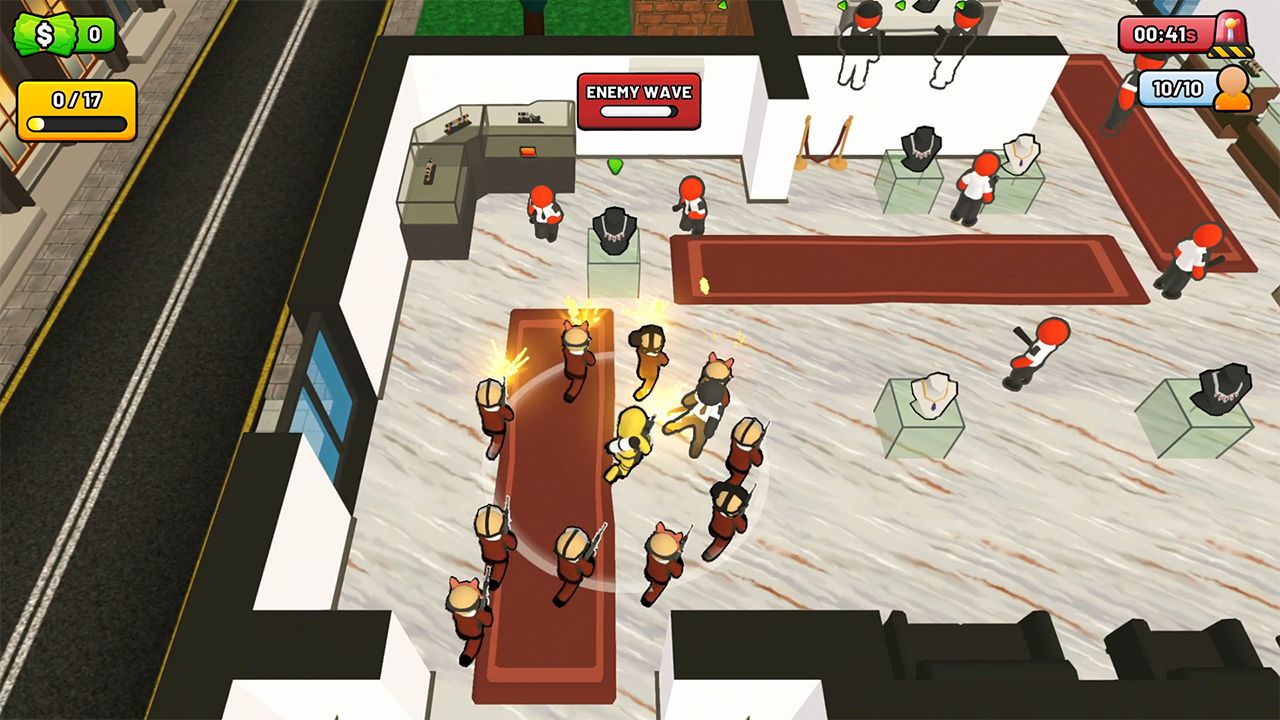Screen dimensions: 1280x720
Task: Select the blue 10/10 hostage counter
Action: 1180,88
